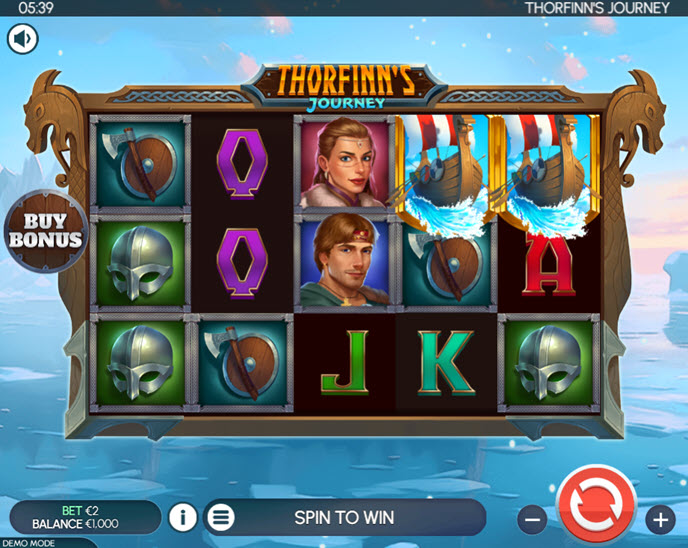Screen dimensions: 688x548
Task: Open the hamburger menu
Action: coord(221,517)
